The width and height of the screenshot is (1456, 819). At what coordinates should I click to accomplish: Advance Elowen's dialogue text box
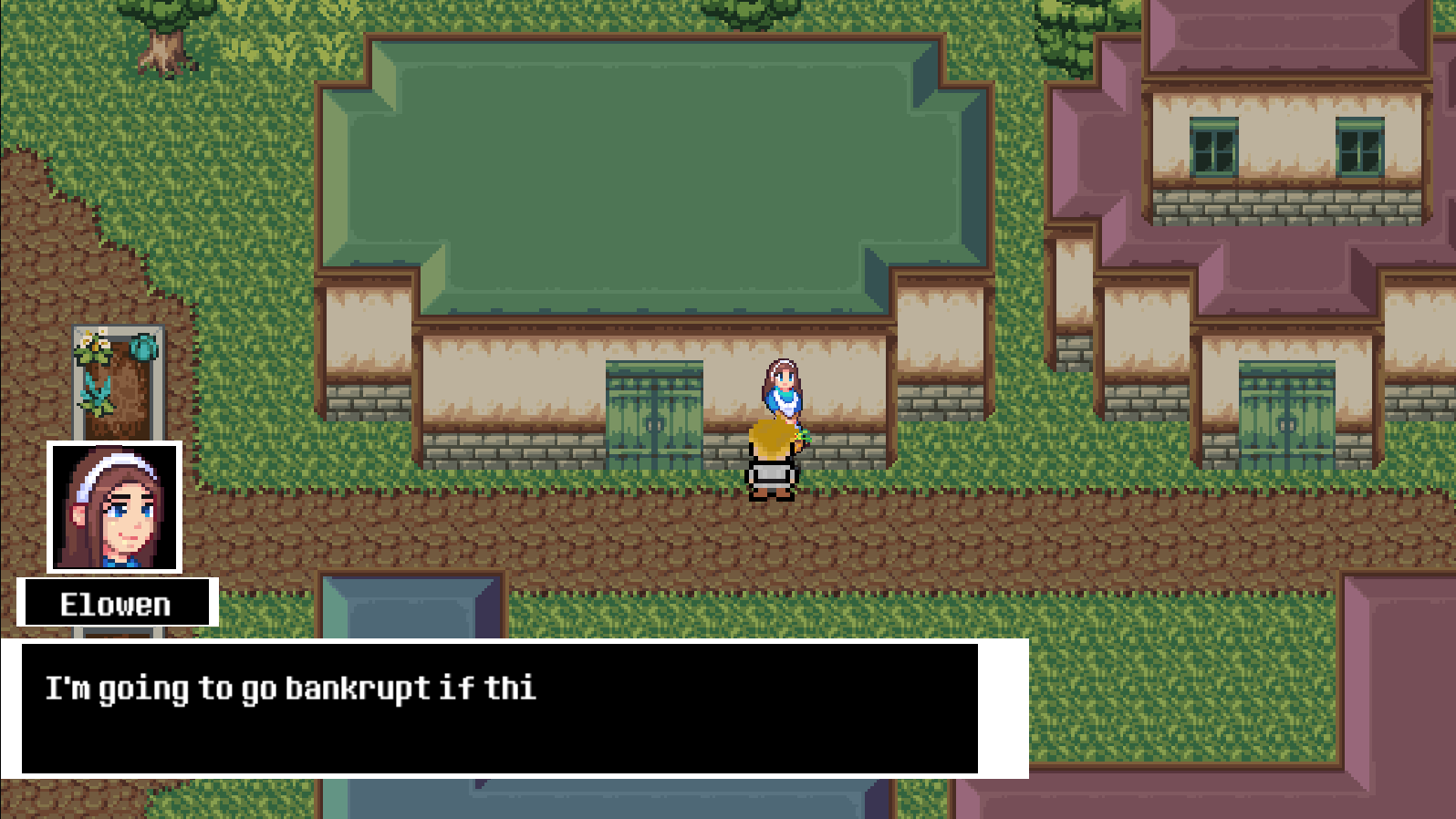click(x=499, y=709)
